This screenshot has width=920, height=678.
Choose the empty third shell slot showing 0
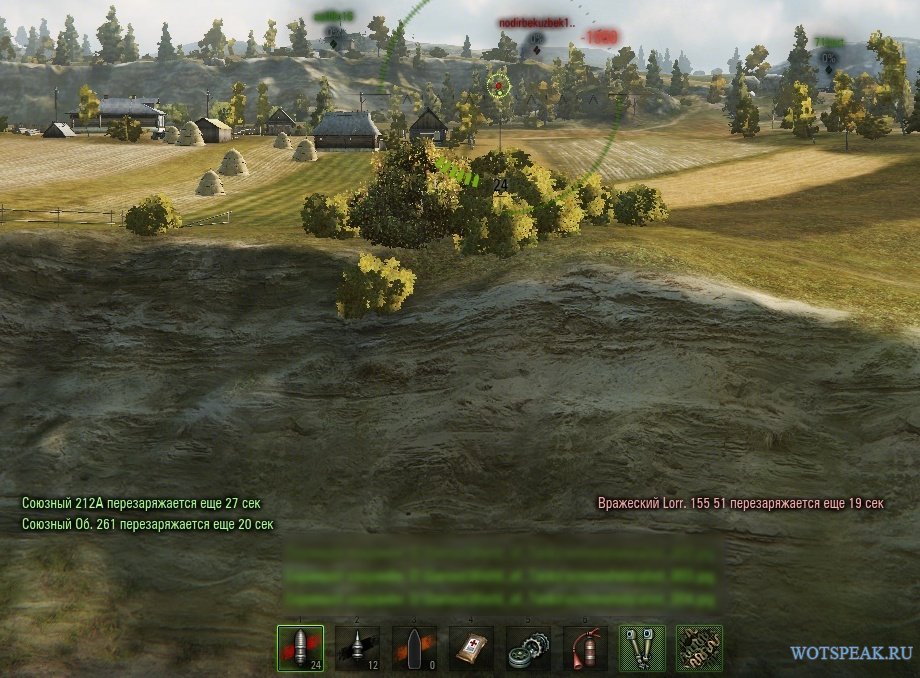(414, 647)
